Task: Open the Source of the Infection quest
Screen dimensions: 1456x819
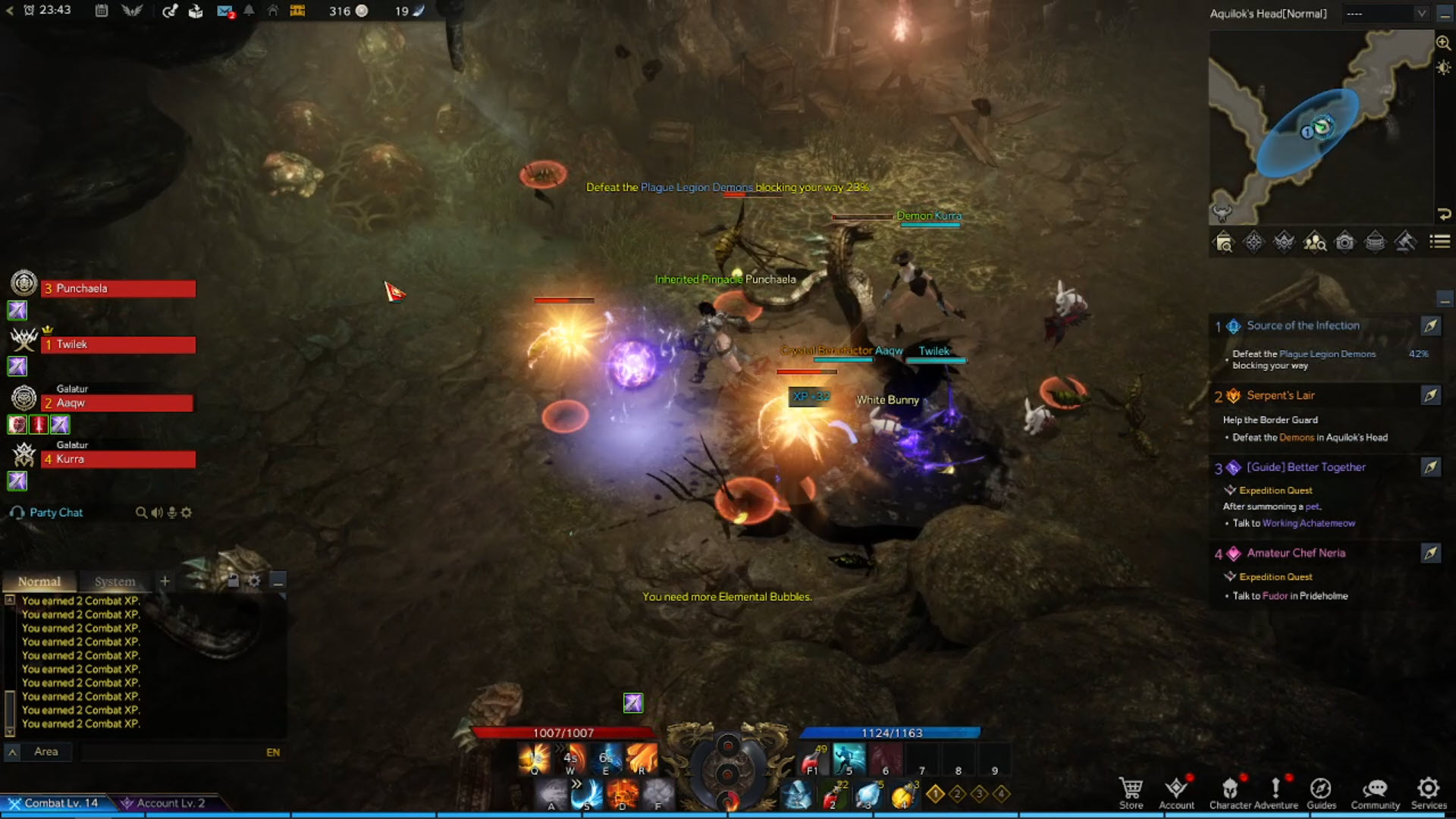Action: pos(1303,325)
